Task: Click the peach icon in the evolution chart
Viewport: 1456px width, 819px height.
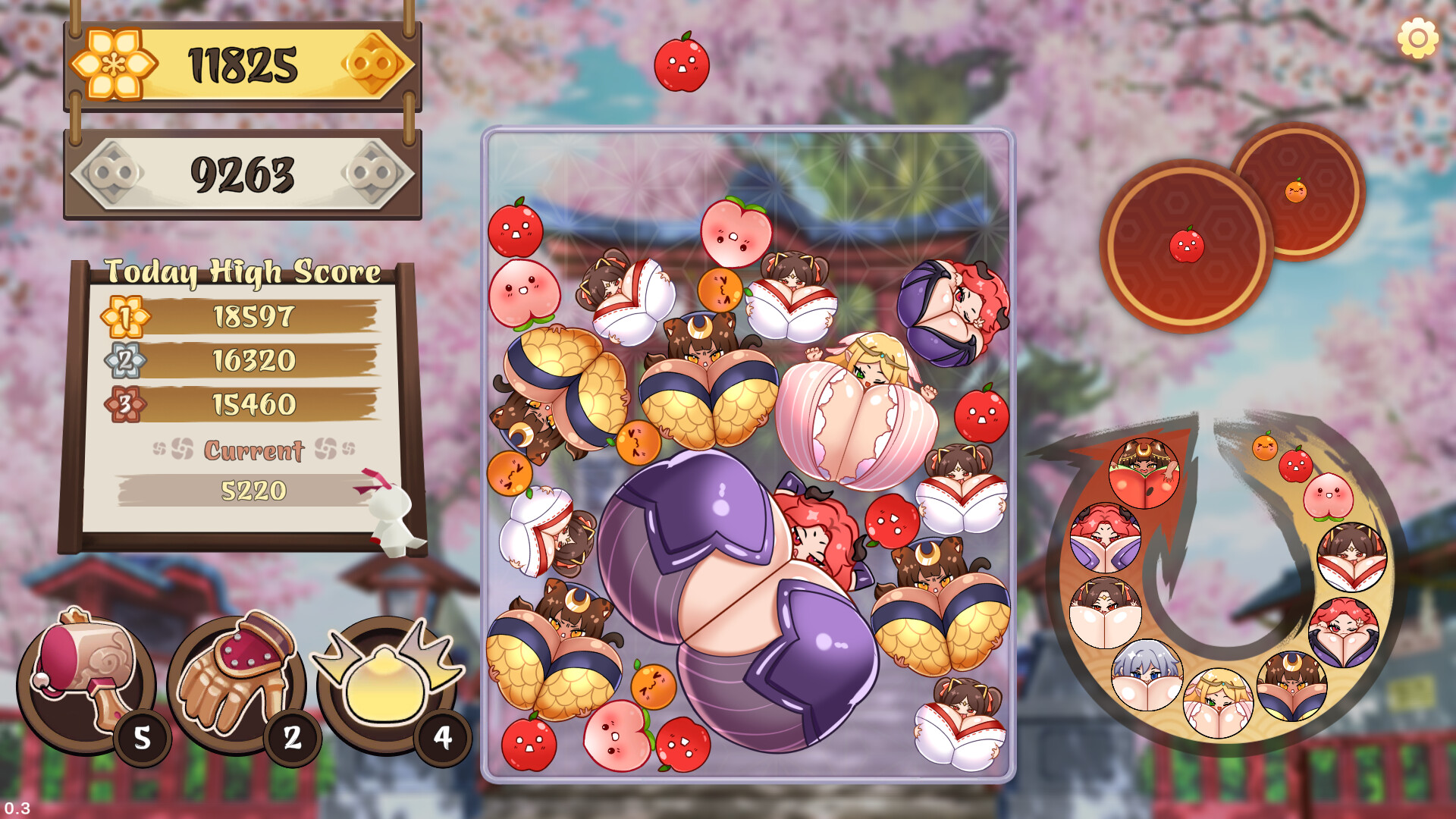Action: pyautogui.click(x=1330, y=497)
